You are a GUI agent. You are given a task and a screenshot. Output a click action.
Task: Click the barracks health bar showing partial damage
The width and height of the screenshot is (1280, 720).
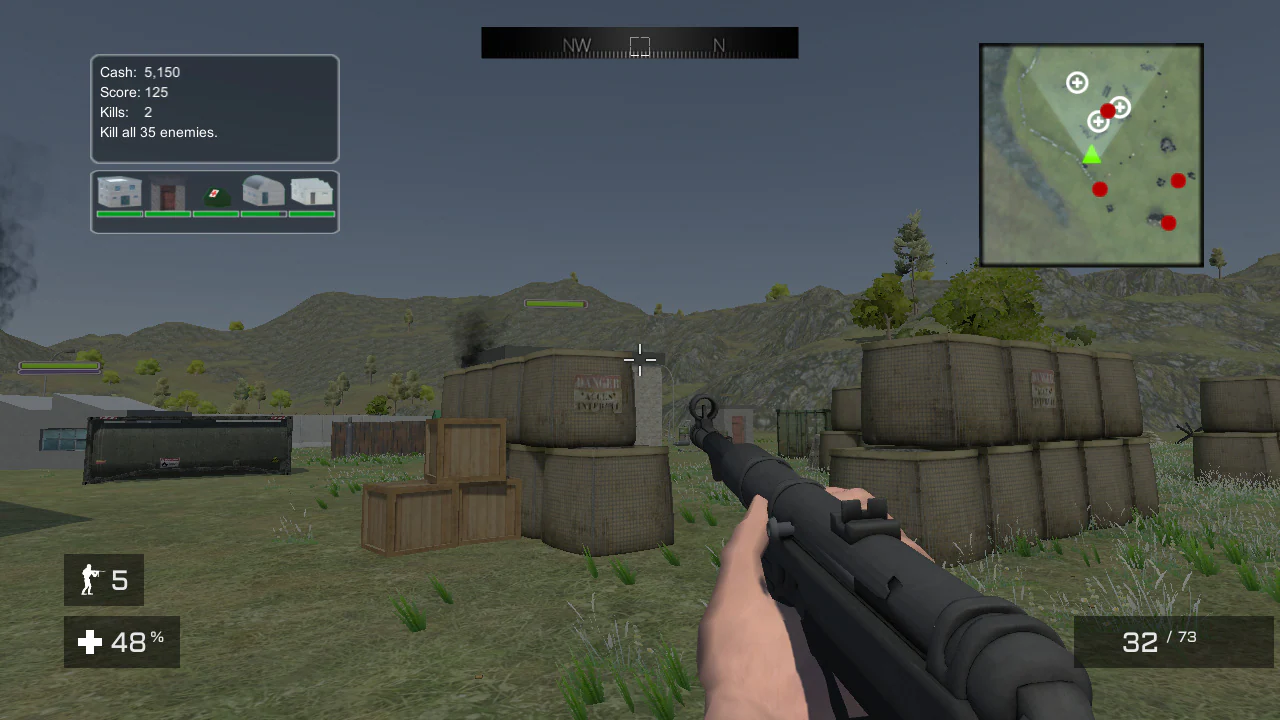click(x=263, y=214)
